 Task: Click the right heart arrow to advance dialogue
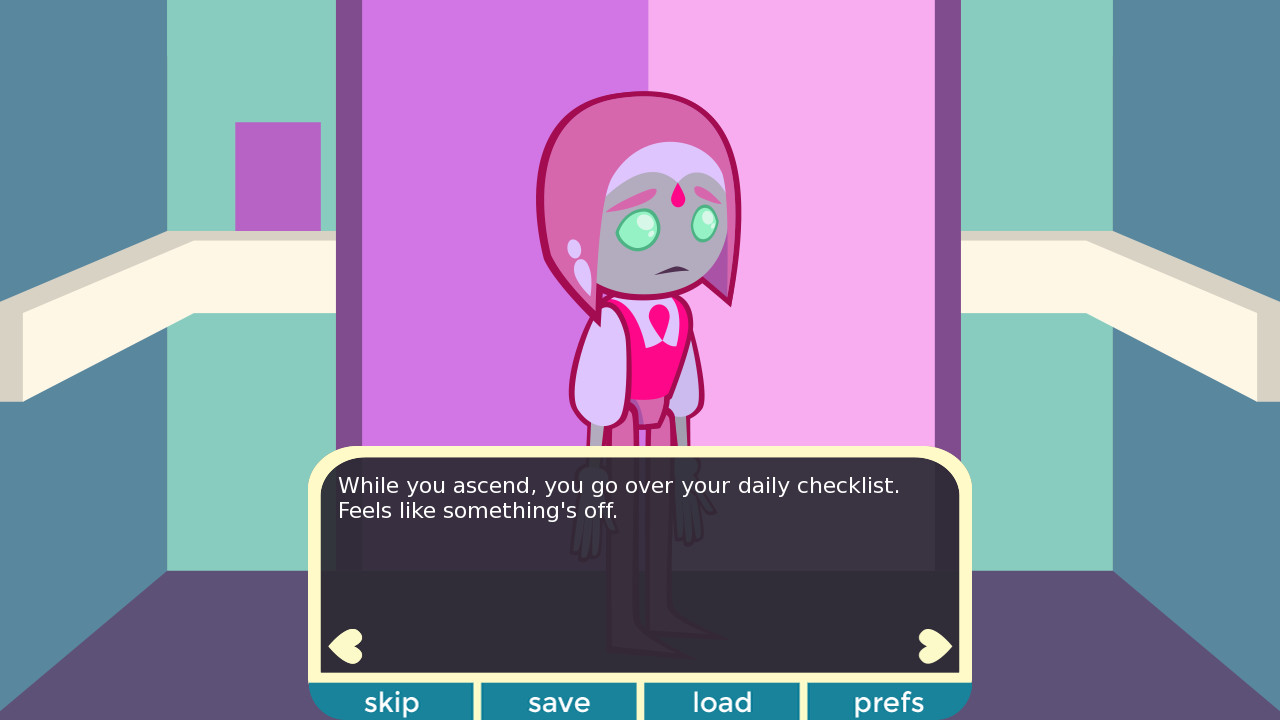point(934,645)
